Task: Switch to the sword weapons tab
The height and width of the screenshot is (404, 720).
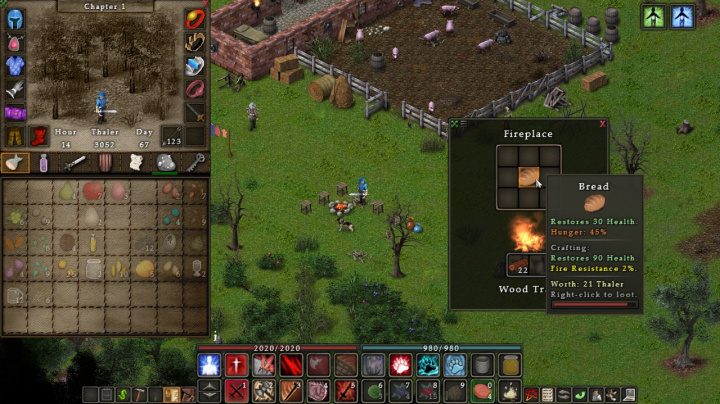Action: point(76,162)
